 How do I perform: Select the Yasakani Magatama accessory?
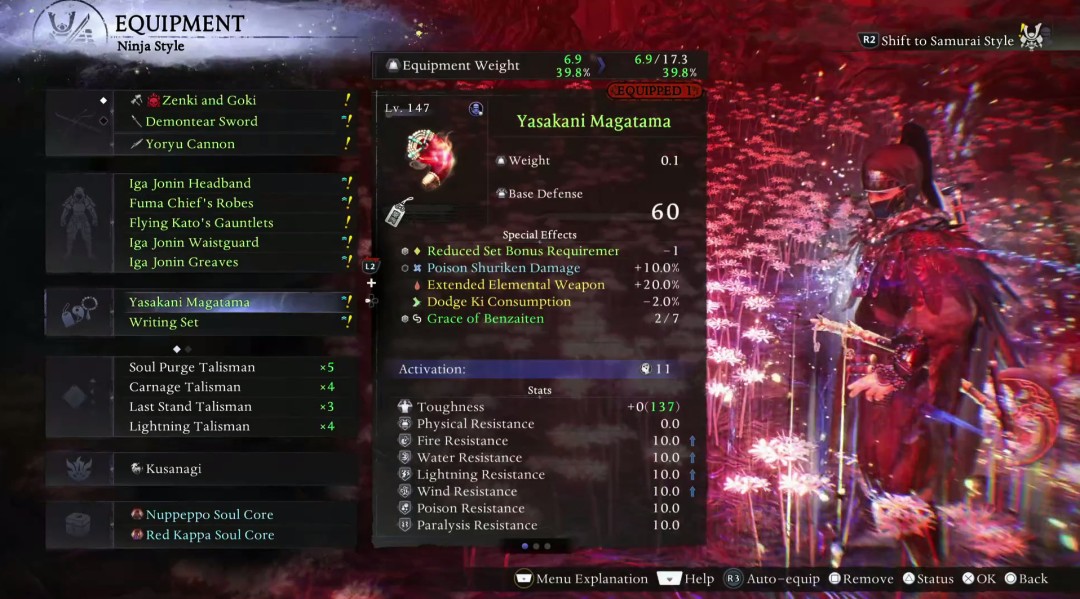[189, 302]
